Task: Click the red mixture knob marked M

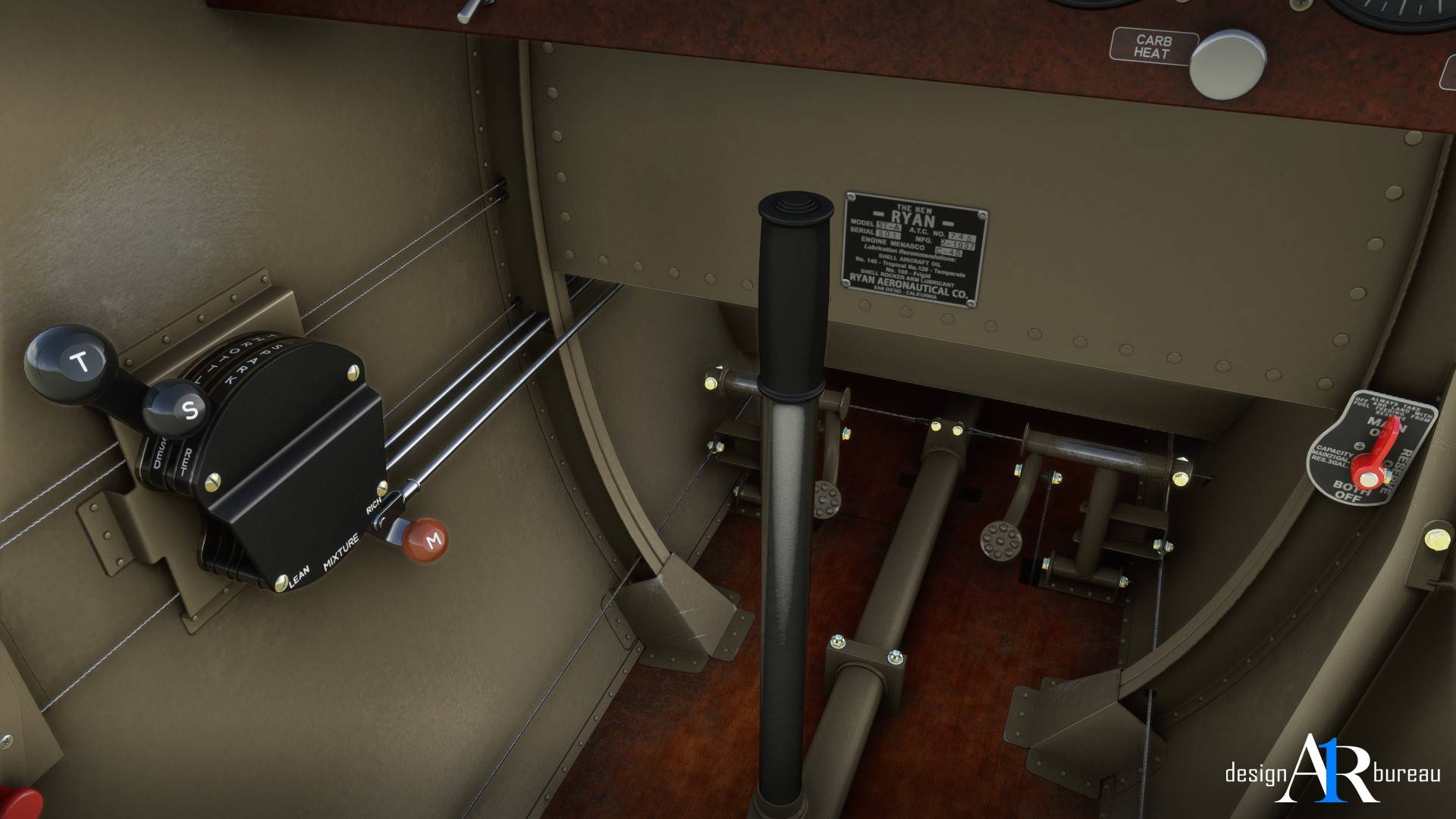Action: click(x=426, y=539)
